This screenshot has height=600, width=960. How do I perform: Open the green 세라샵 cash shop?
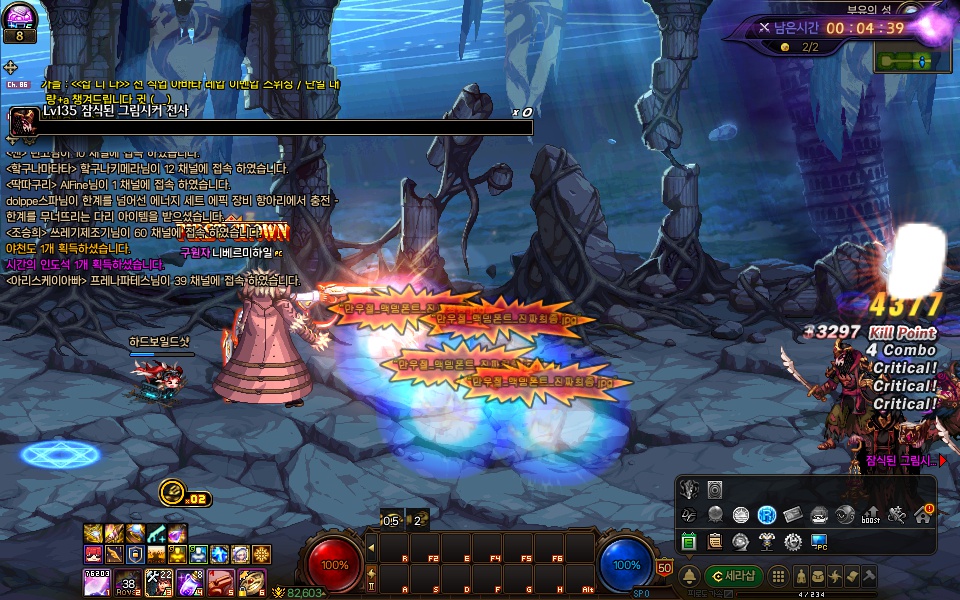pos(733,576)
